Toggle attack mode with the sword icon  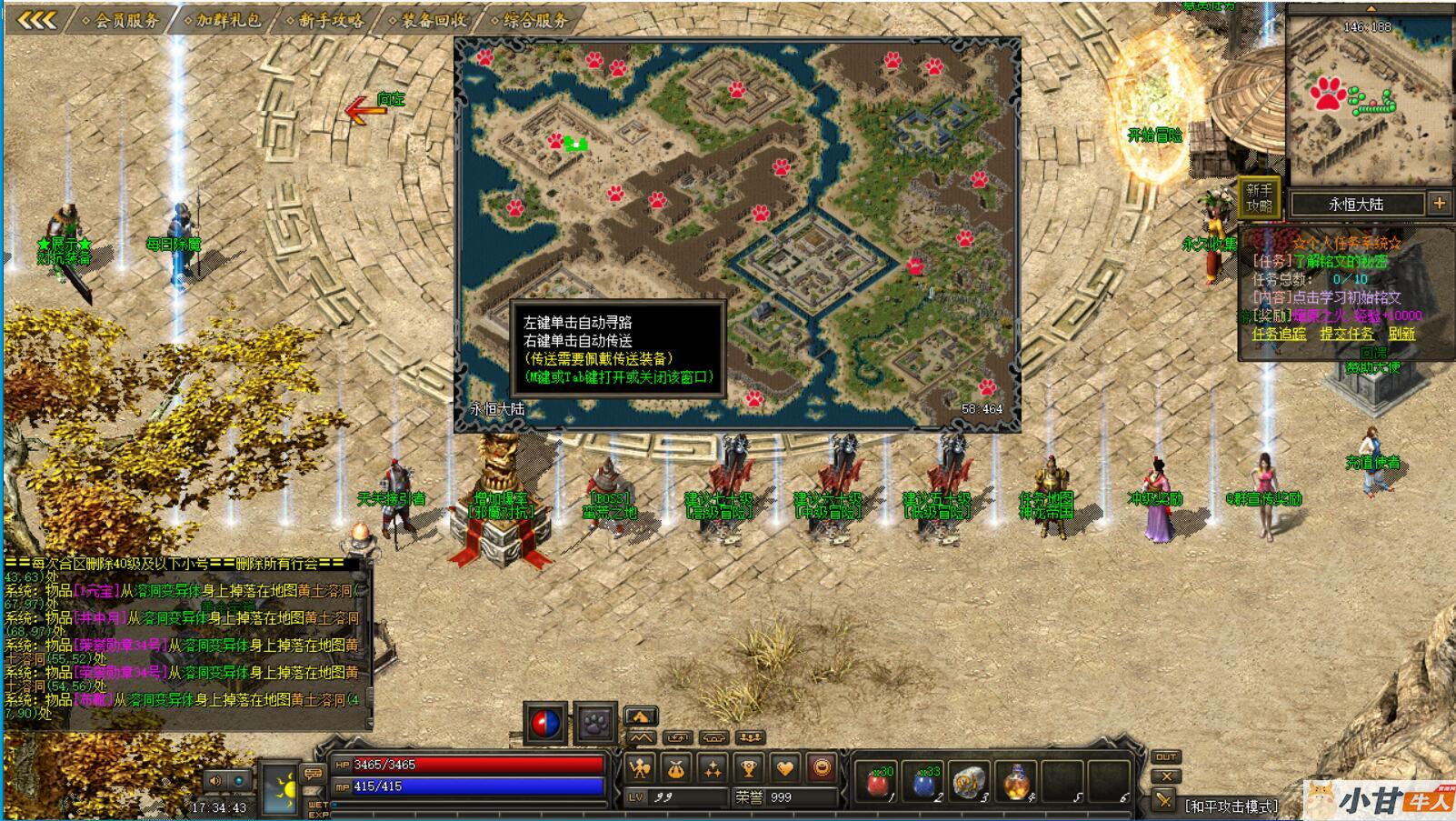tap(1164, 799)
